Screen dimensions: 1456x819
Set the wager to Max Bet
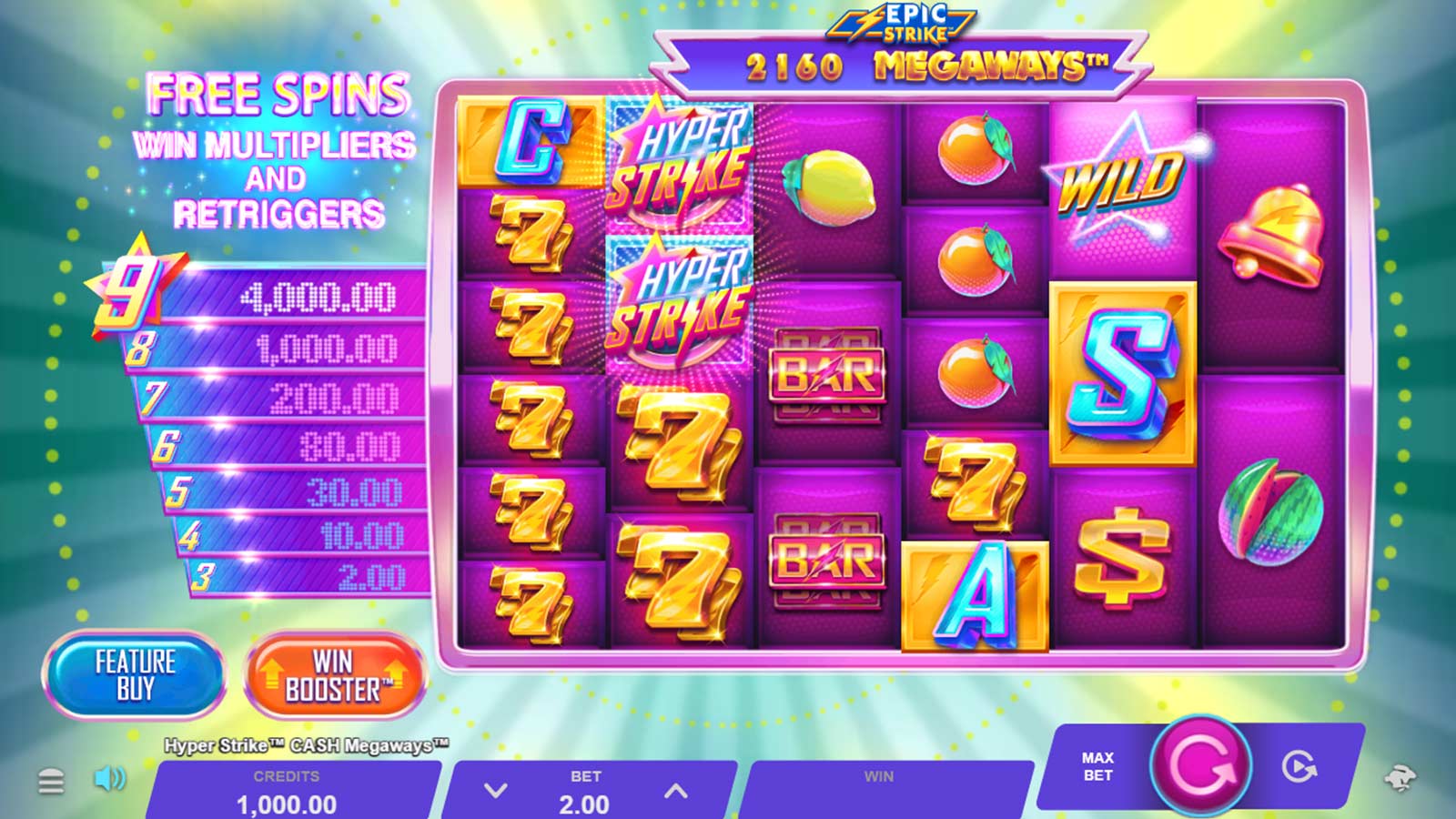pyautogui.click(x=1097, y=766)
